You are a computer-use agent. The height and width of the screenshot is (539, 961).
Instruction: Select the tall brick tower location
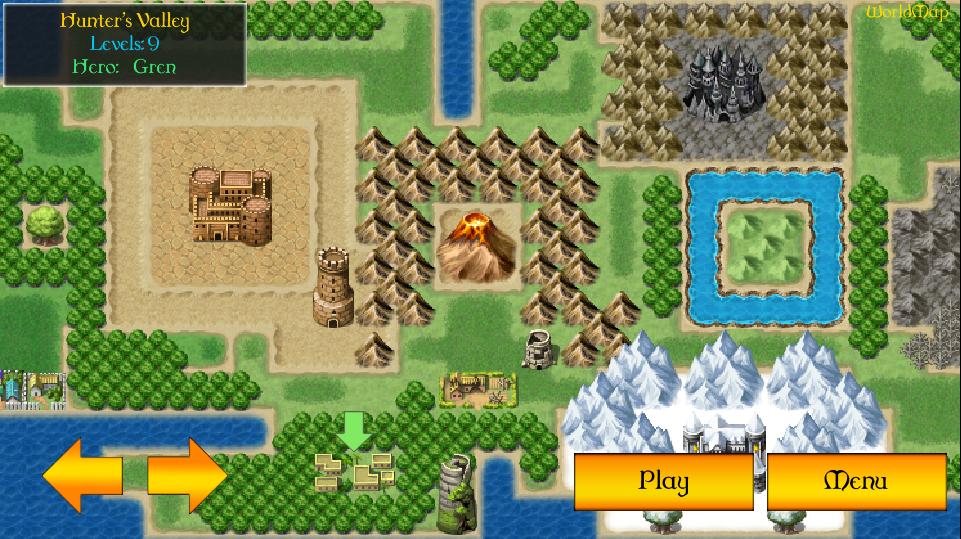[334, 288]
